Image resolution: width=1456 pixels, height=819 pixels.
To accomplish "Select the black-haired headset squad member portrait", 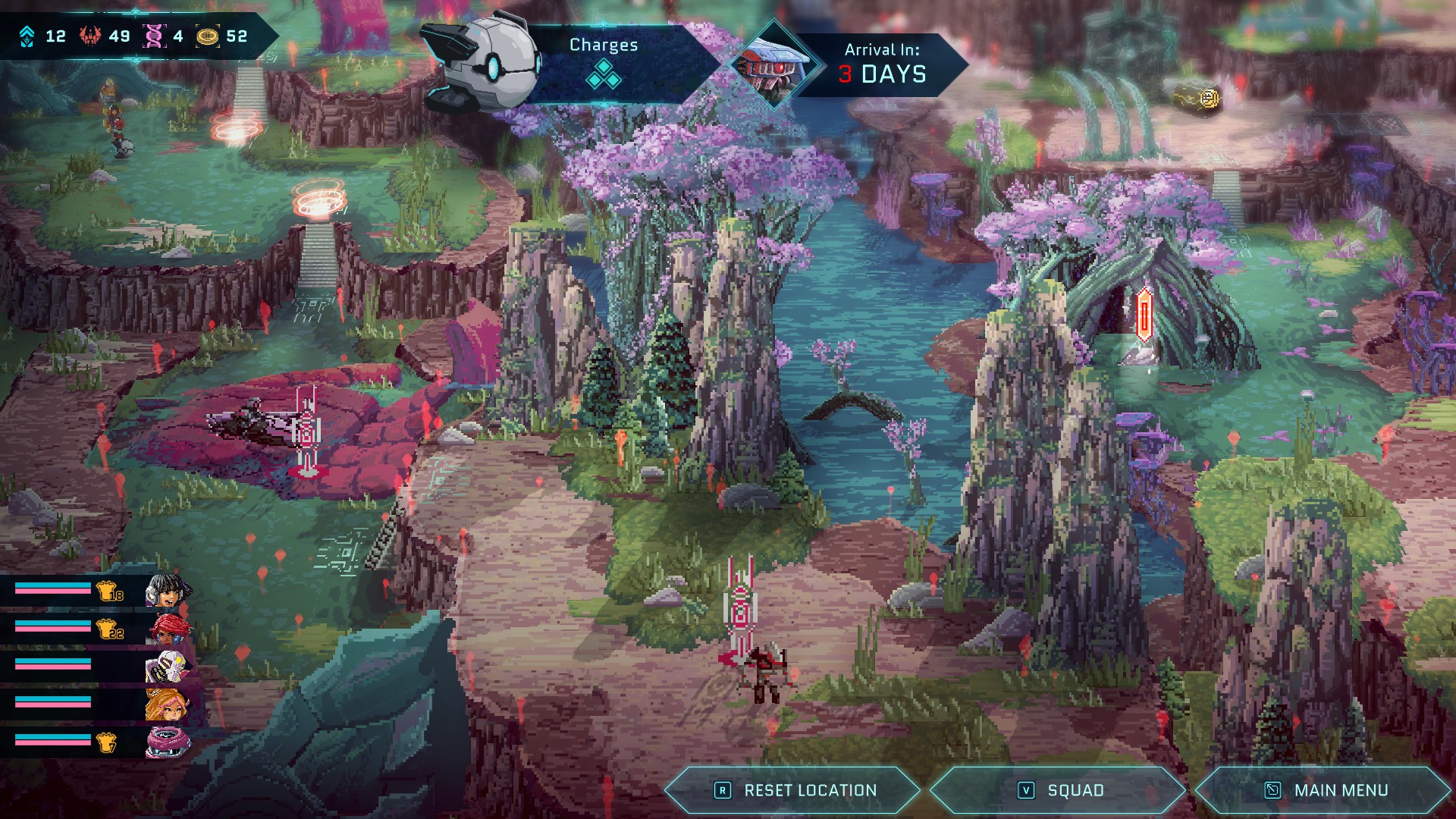I will [166, 591].
